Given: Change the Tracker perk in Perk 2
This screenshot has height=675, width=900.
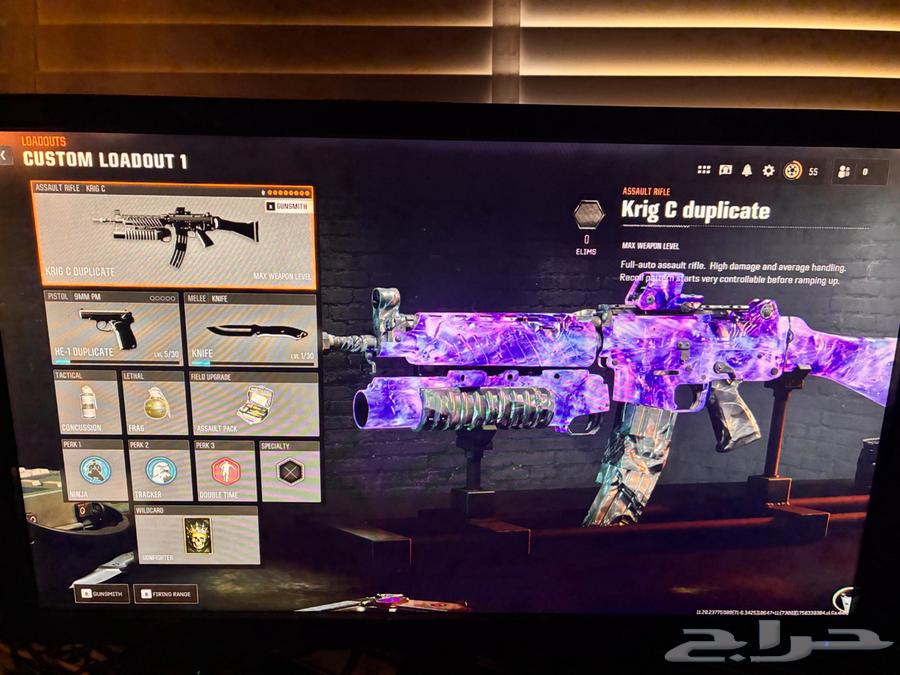Looking at the screenshot, I should click(160, 470).
